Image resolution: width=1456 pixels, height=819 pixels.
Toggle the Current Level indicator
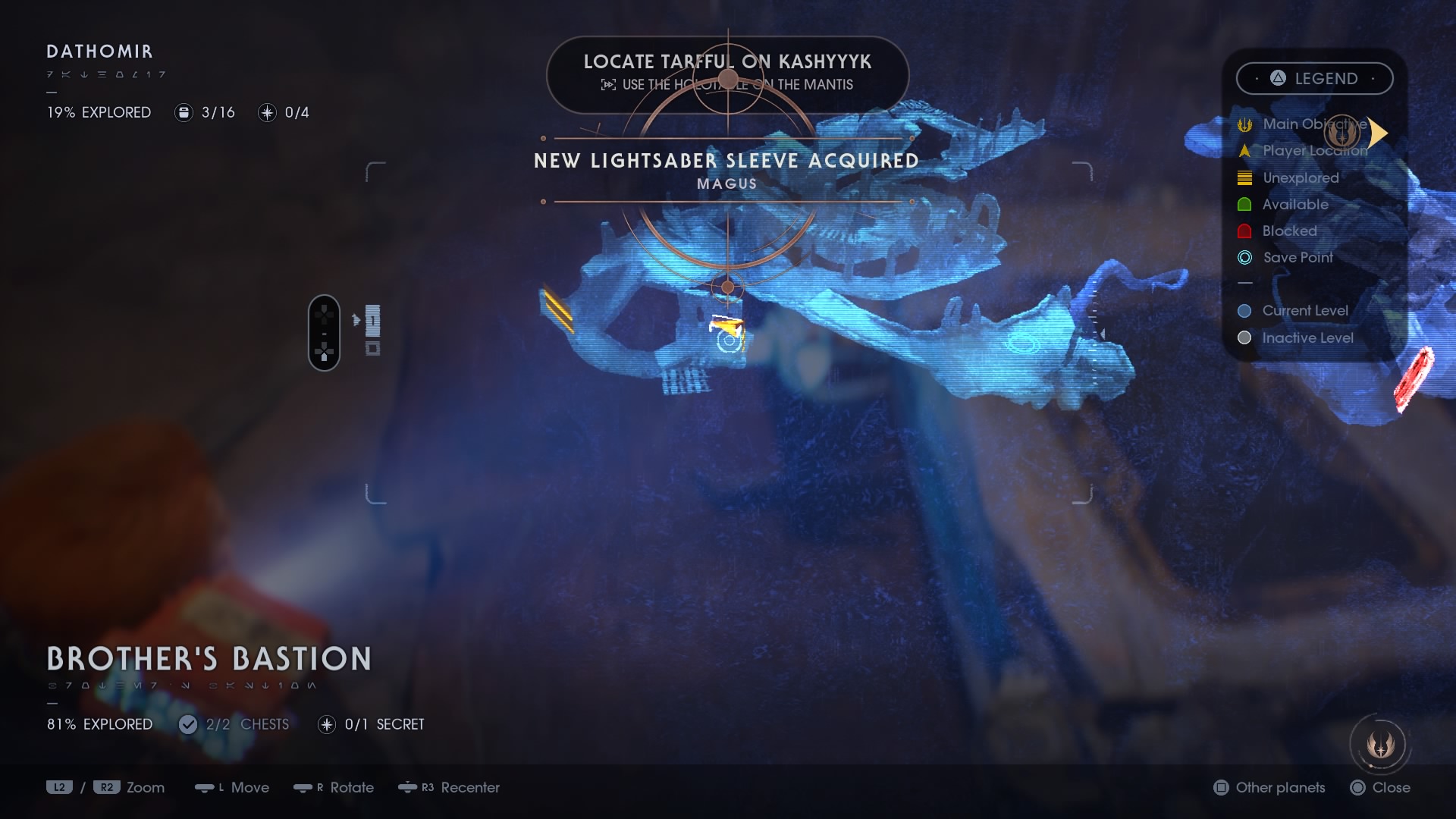pyautogui.click(x=1244, y=310)
